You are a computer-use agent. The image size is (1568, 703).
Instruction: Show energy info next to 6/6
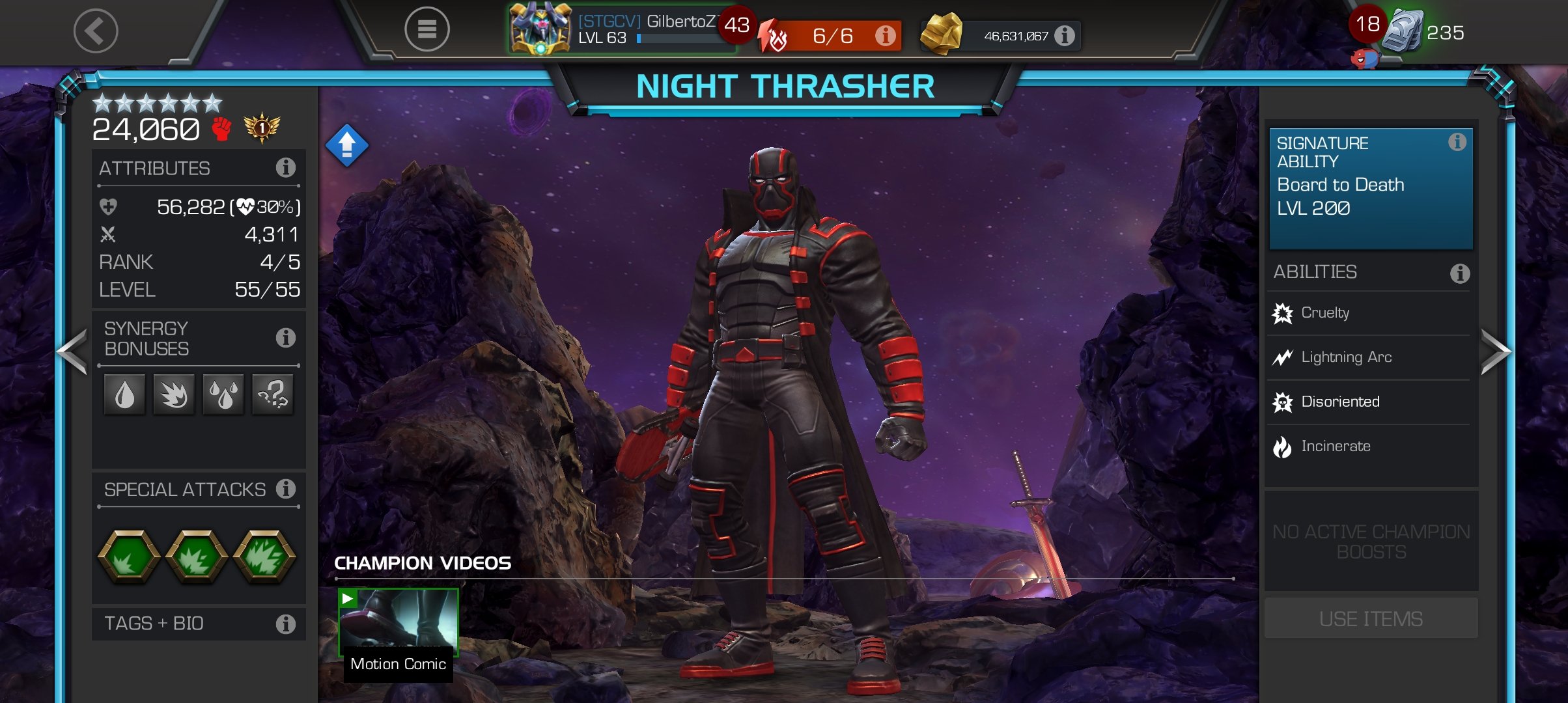884,36
